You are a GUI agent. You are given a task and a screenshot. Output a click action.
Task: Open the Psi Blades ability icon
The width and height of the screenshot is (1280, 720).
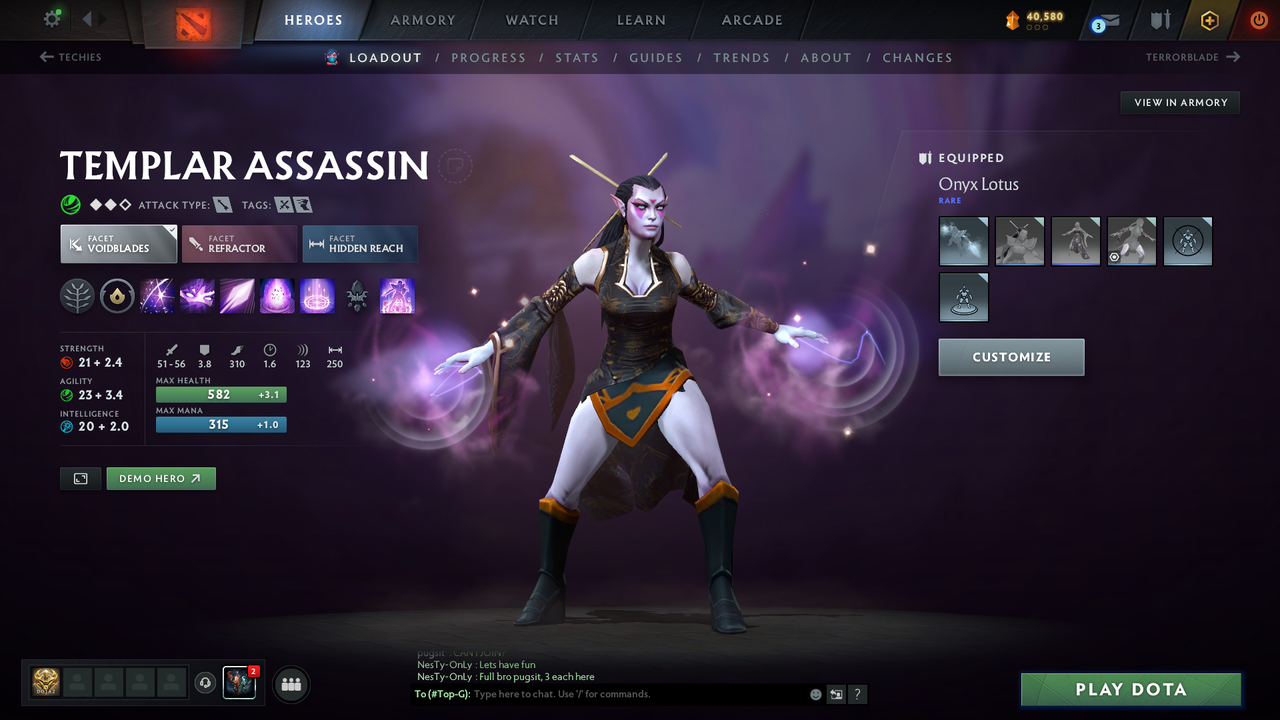(x=237, y=295)
